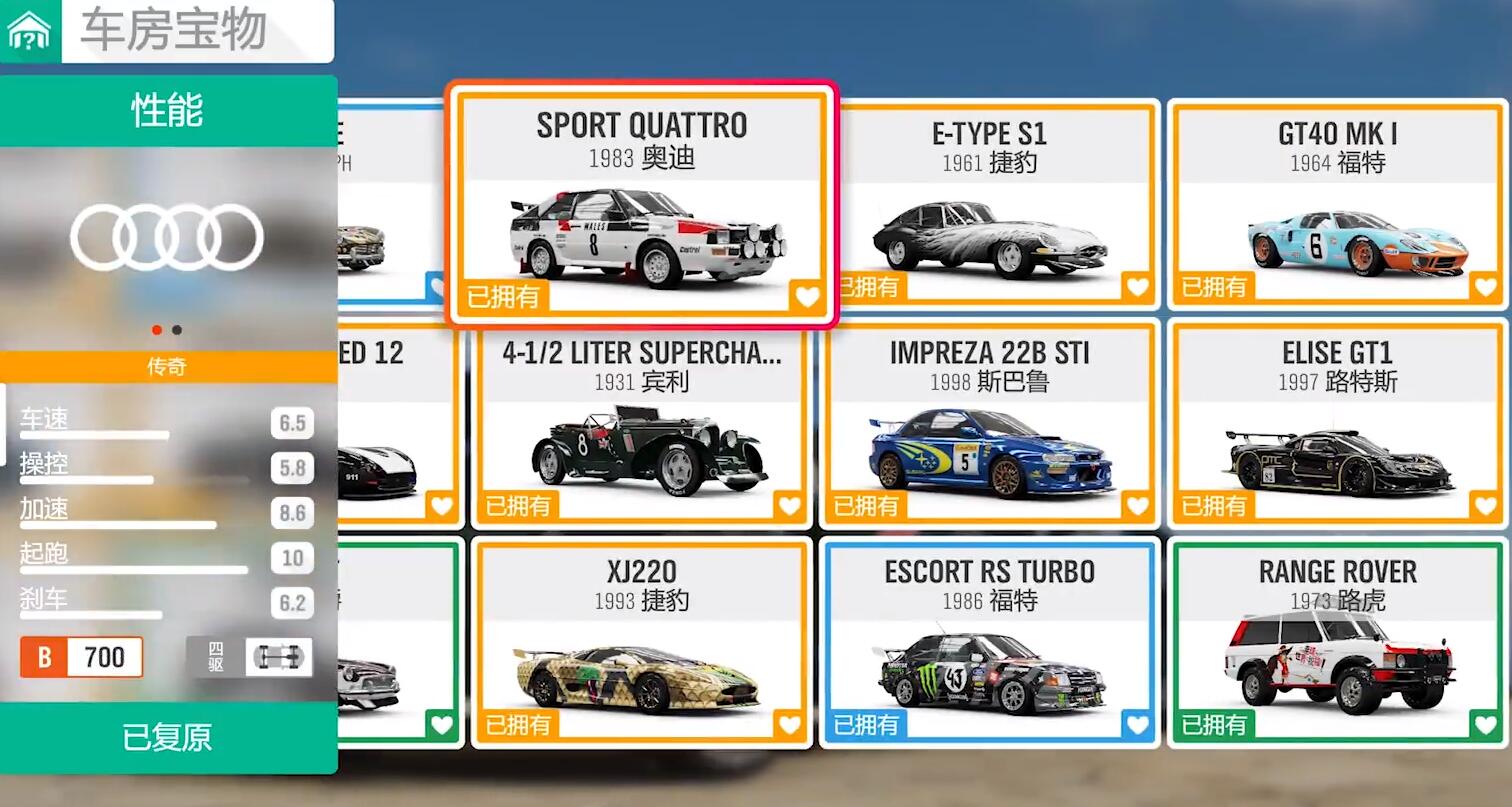
Task: Toggle favorite heart on Sport Quattro
Action: (806, 296)
